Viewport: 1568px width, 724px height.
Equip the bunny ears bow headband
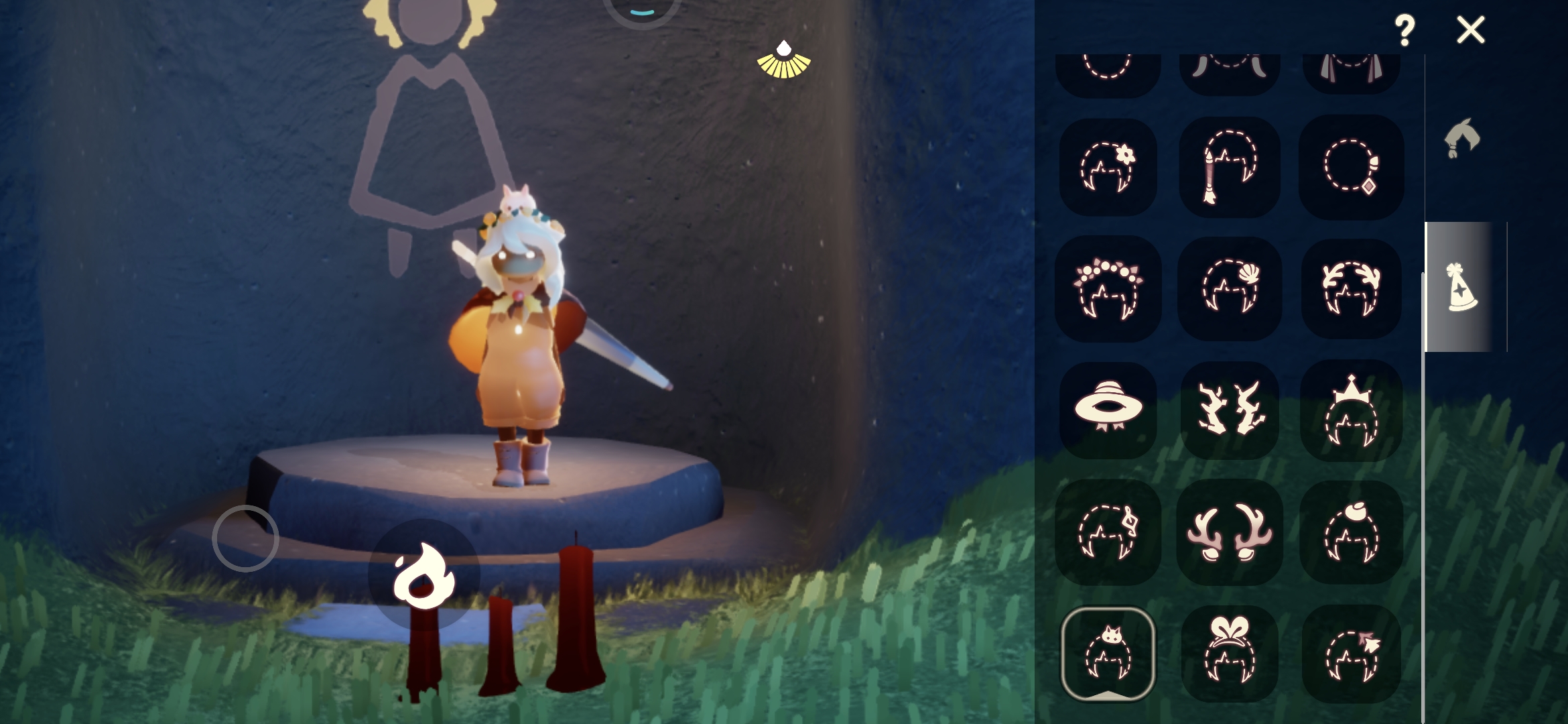point(1229,654)
